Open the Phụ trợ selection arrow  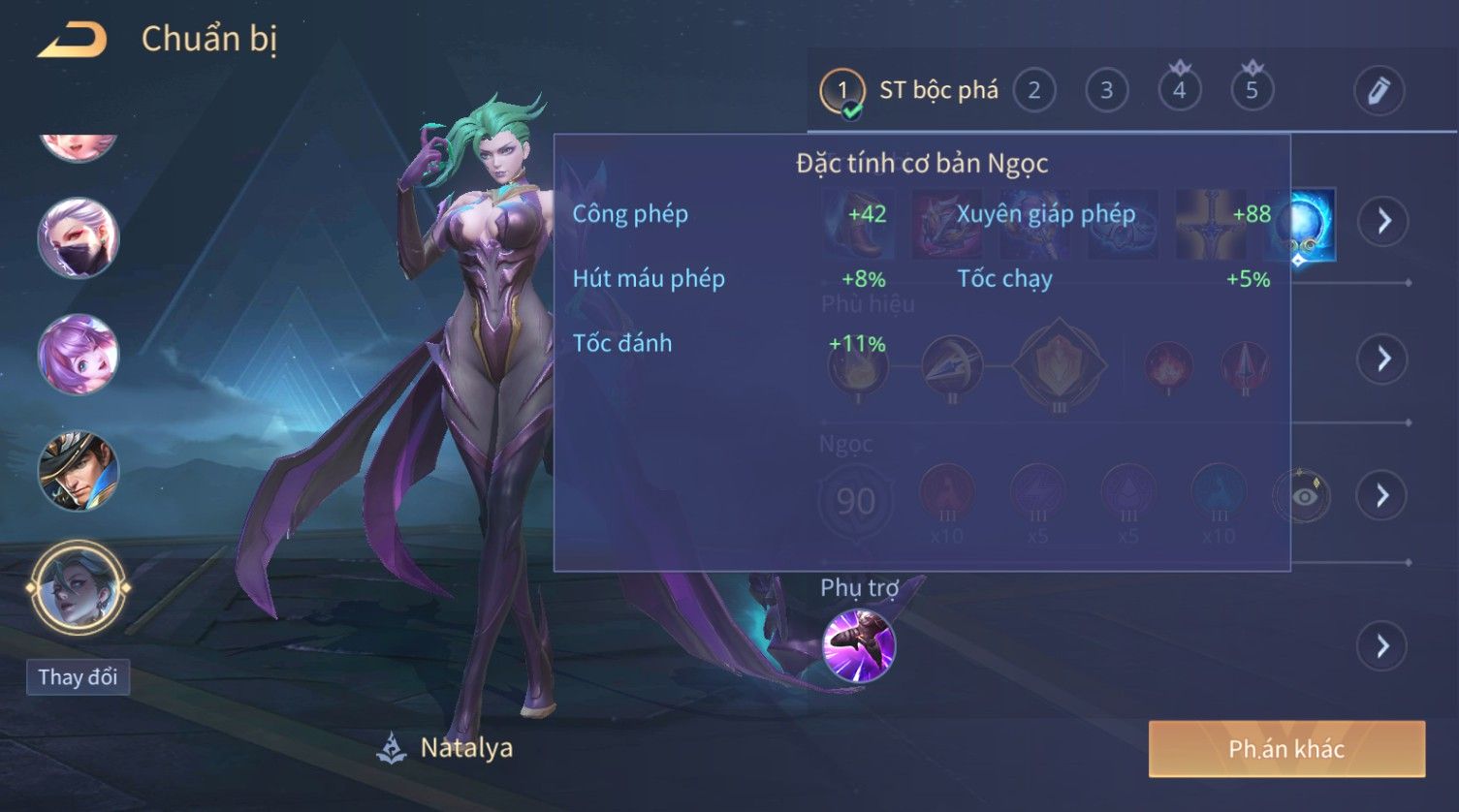(x=1382, y=645)
